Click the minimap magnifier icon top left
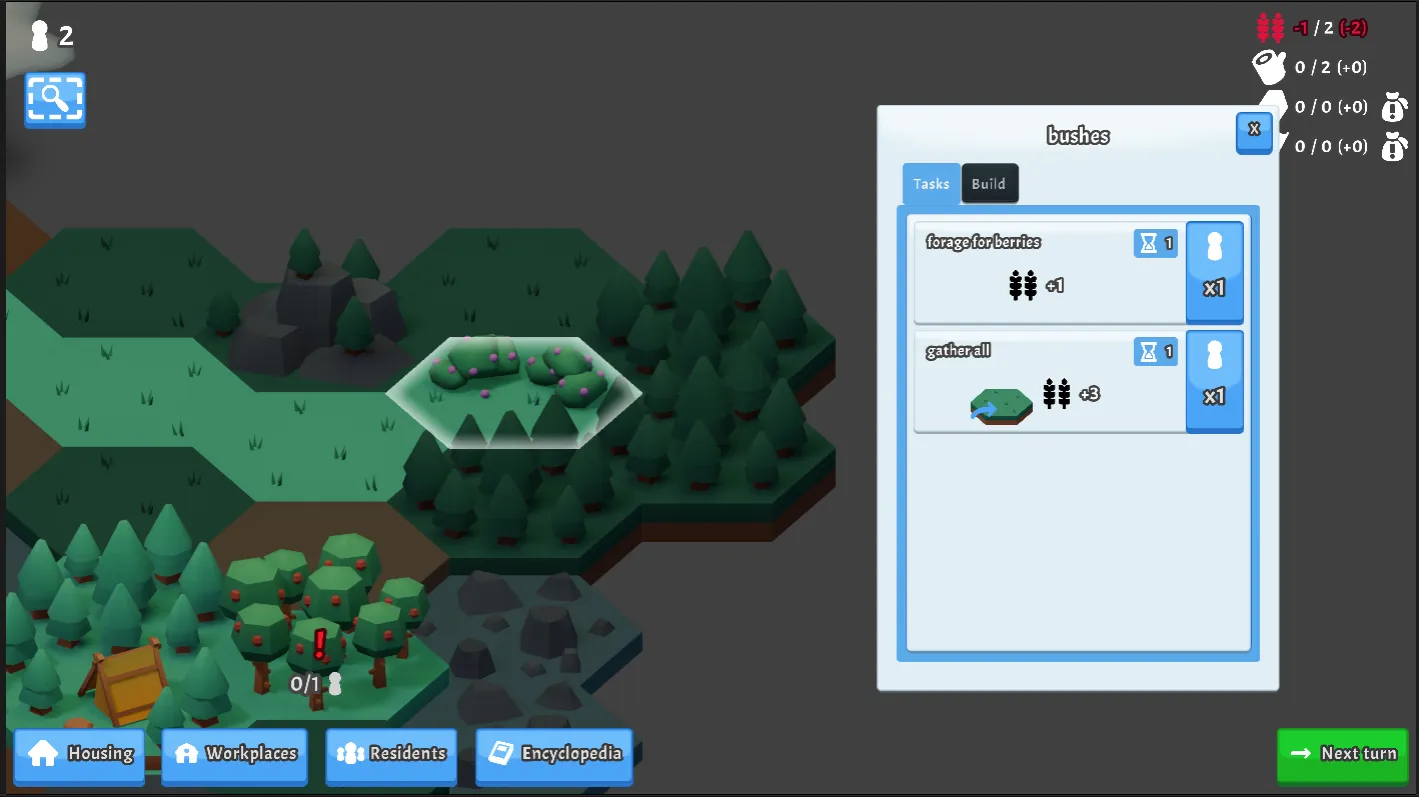 point(54,100)
